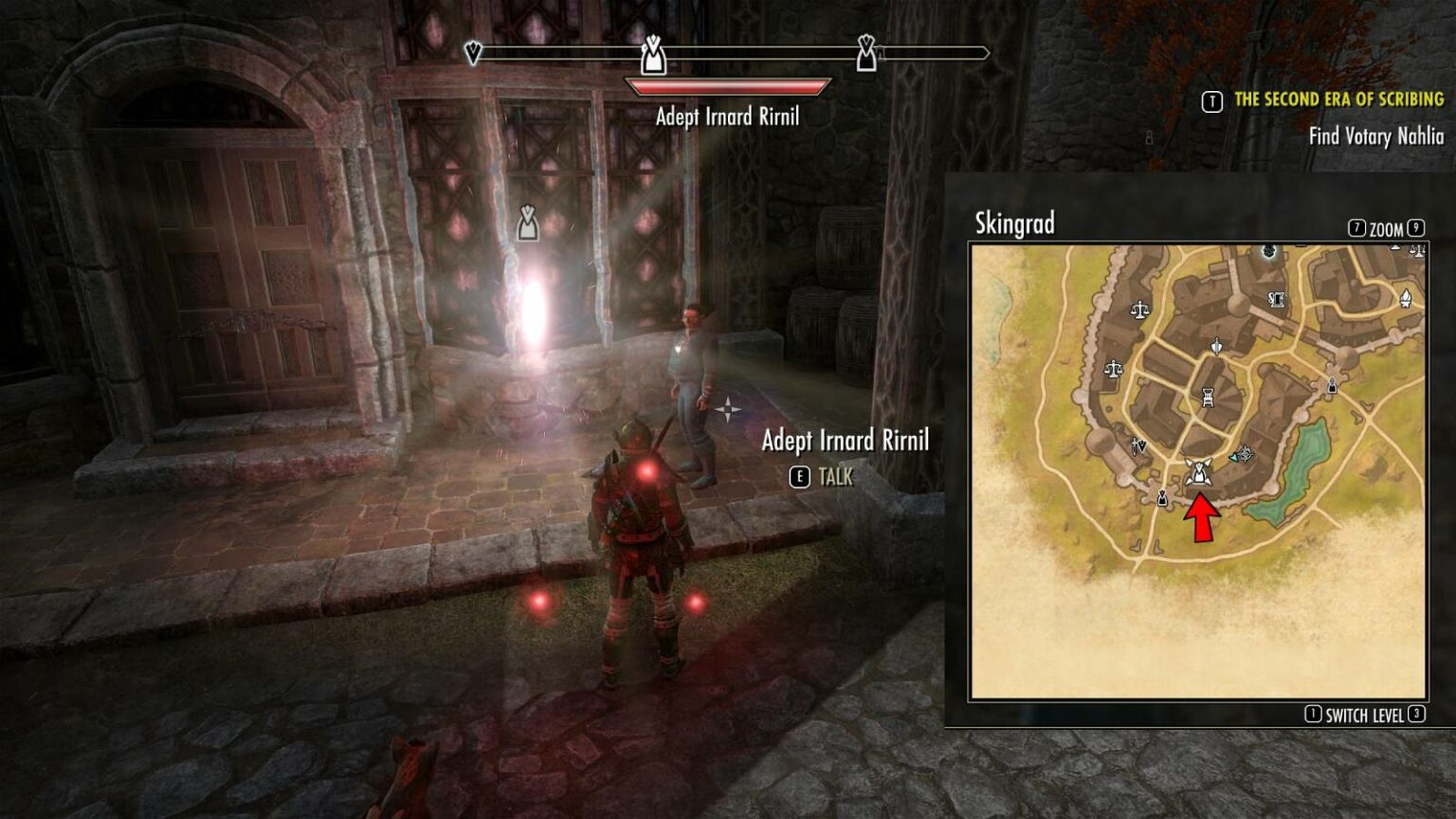Screen dimensions: 1456x819
Task: Click the robed figure icon south of the wayshrine
Action: (1162, 499)
